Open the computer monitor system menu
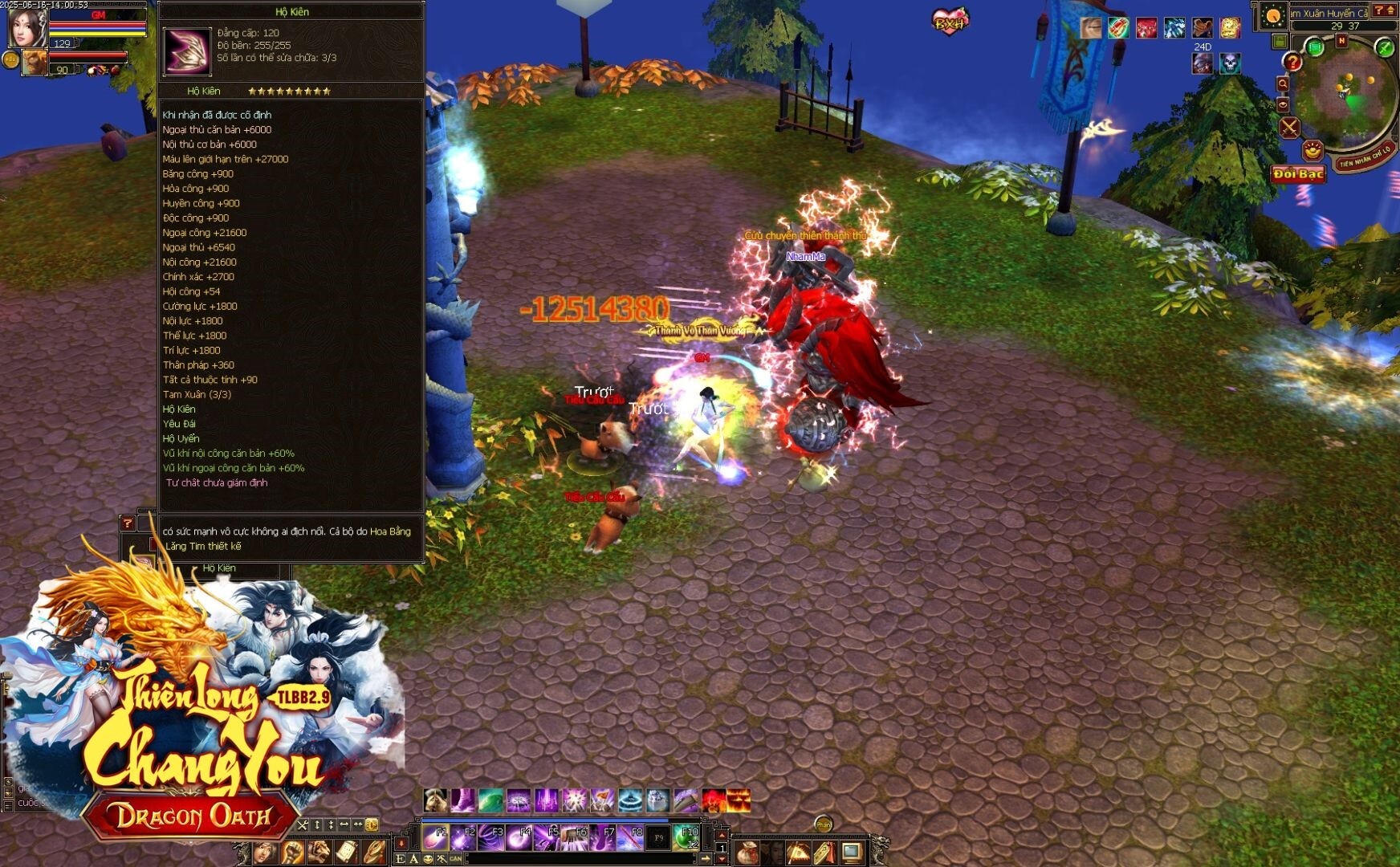Image resolution: width=1400 pixels, height=867 pixels. click(852, 852)
